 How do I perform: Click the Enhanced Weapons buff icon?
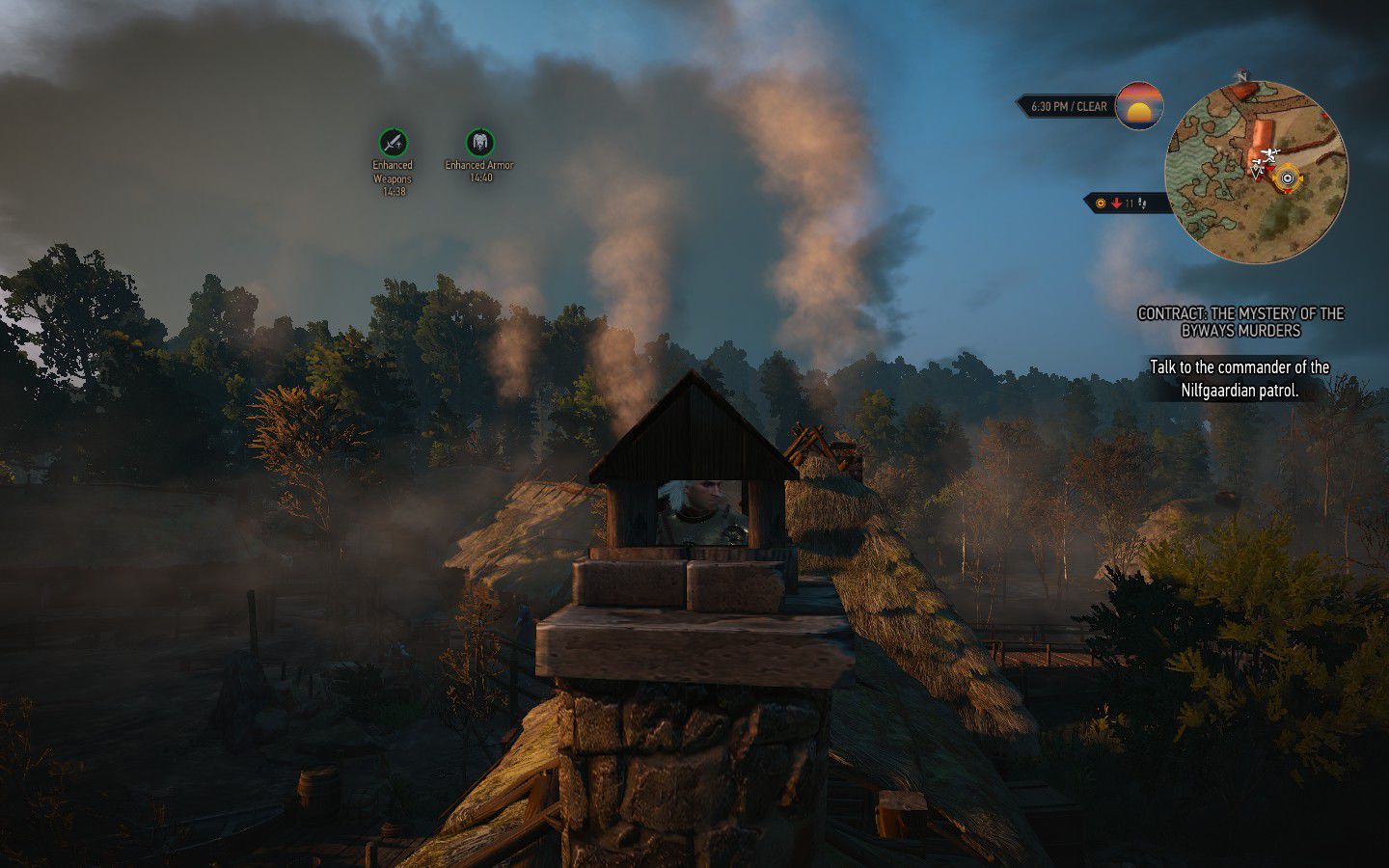(x=393, y=143)
